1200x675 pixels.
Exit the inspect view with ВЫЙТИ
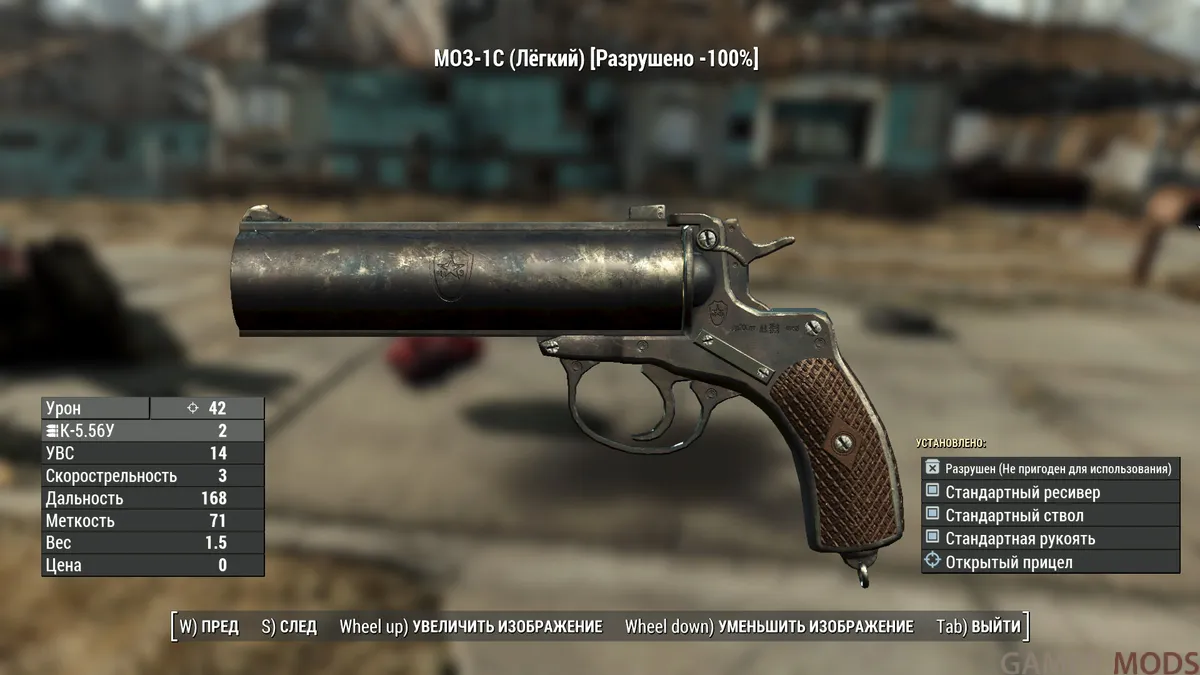click(x=979, y=627)
